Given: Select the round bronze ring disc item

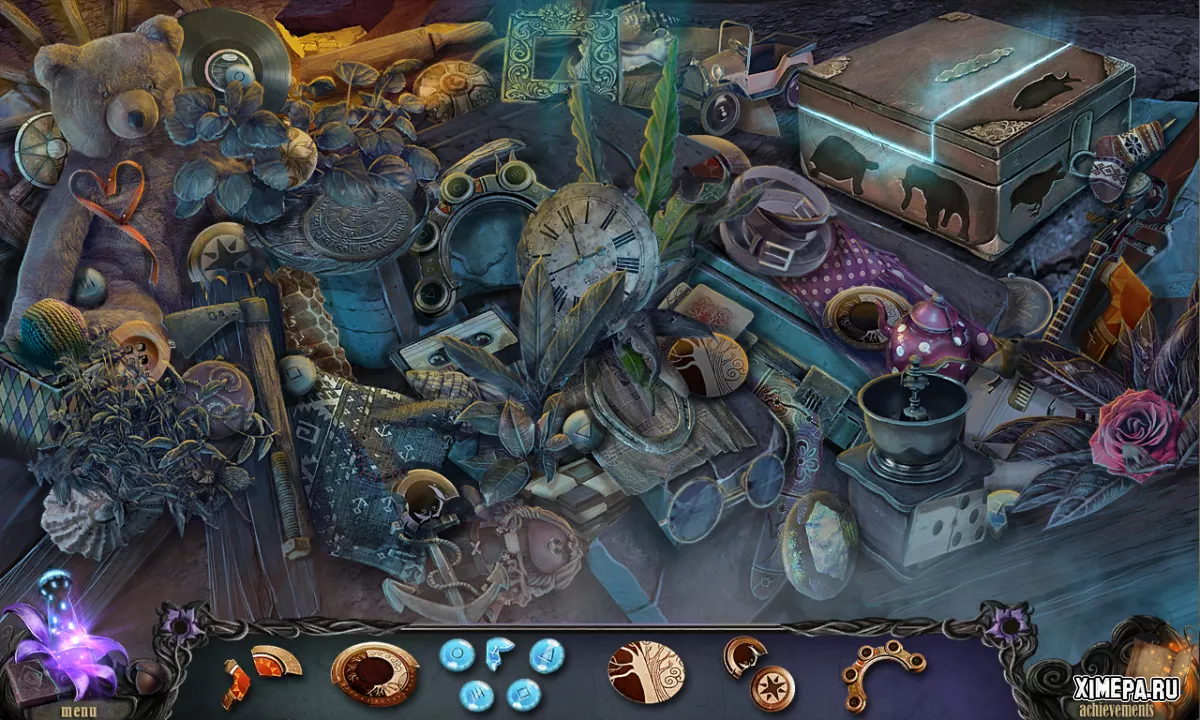Looking at the screenshot, I should pyautogui.click(x=374, y=669).
